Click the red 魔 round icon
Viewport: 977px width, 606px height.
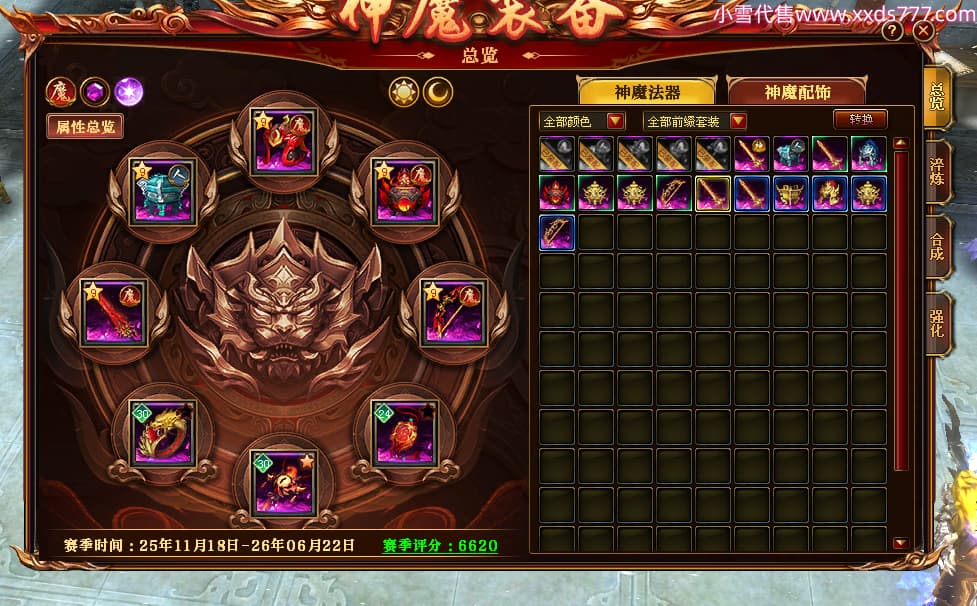60,92
